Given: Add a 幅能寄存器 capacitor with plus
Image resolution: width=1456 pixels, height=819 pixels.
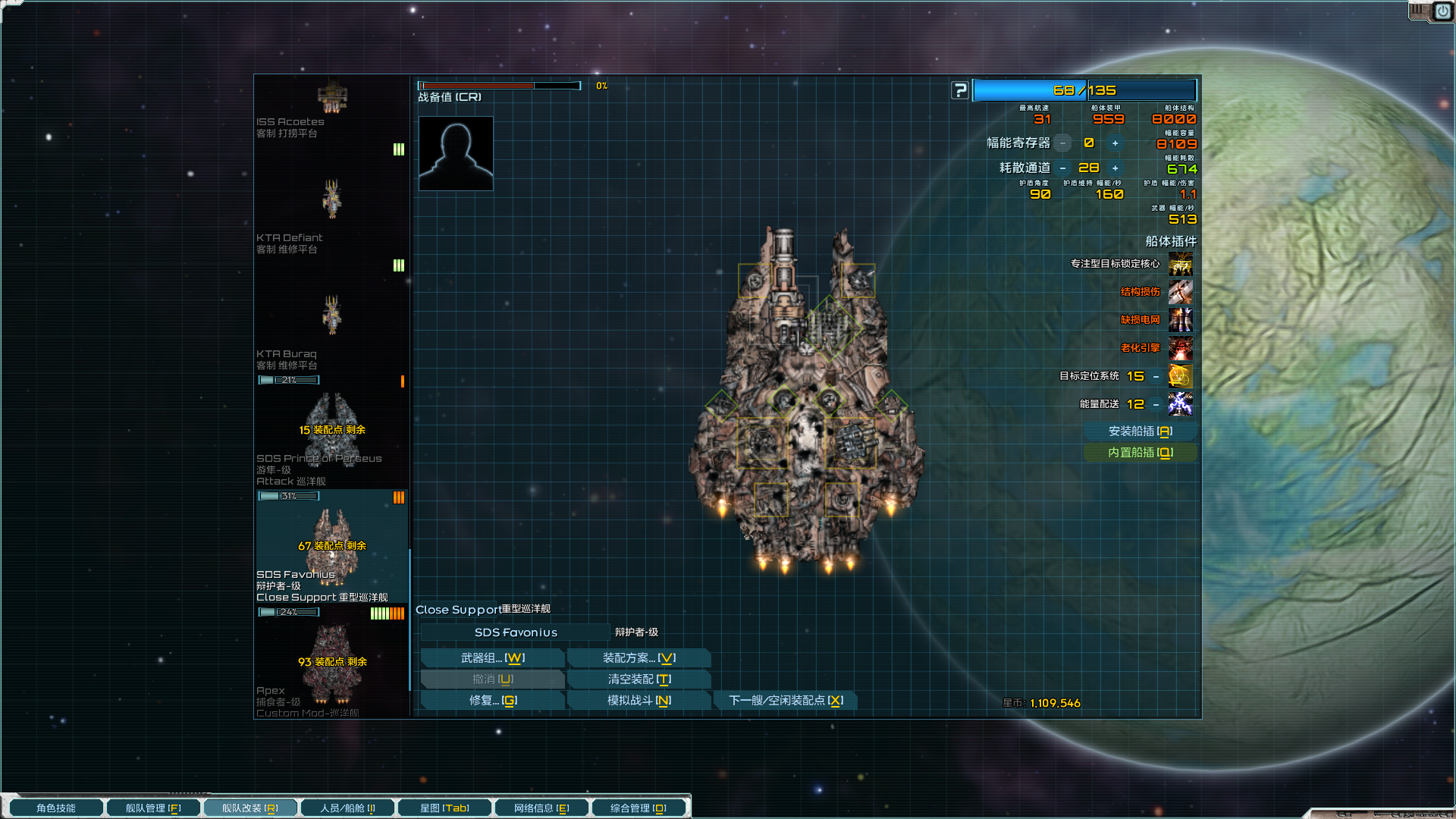Looking at the screenshot, I should point(1115,143).
